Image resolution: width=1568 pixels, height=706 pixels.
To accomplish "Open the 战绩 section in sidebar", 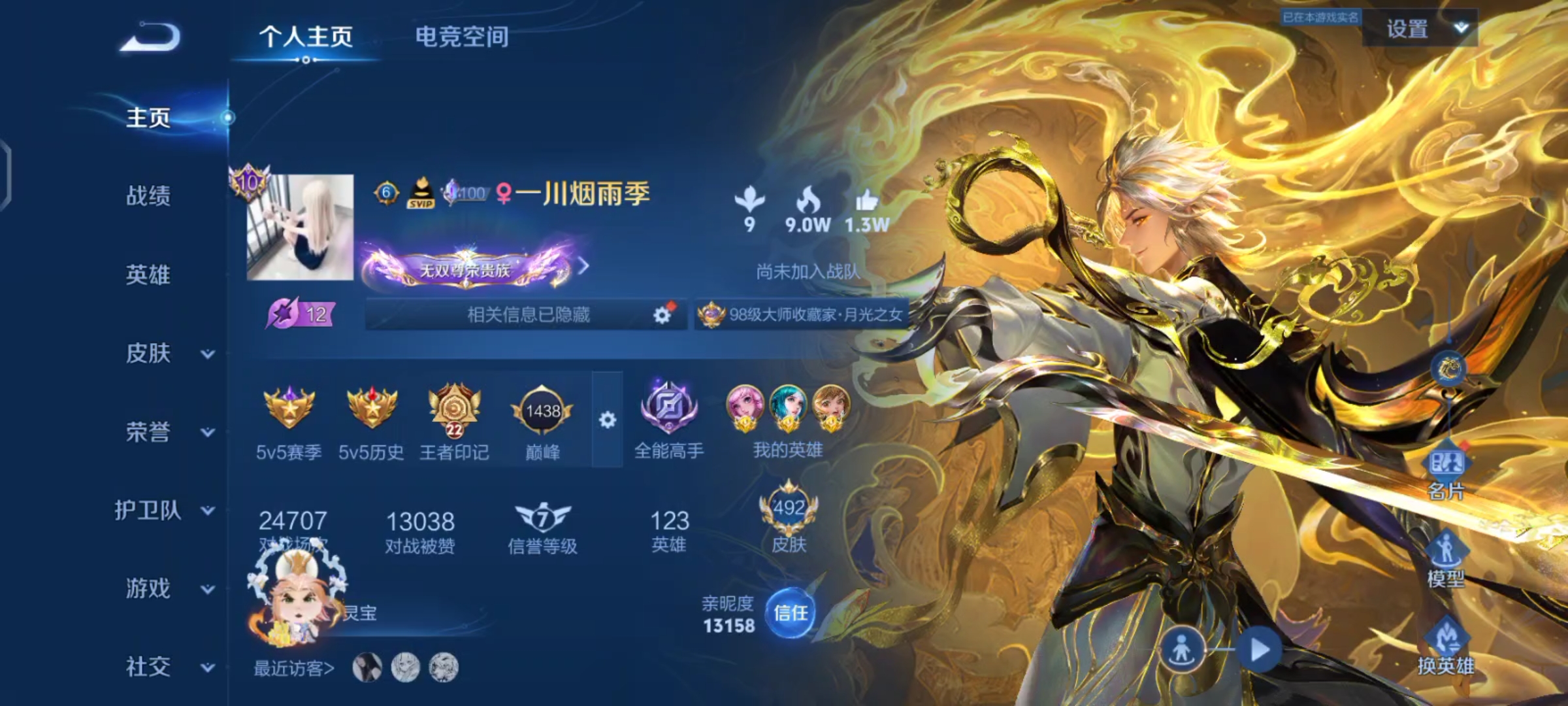I will coord(148,195).
